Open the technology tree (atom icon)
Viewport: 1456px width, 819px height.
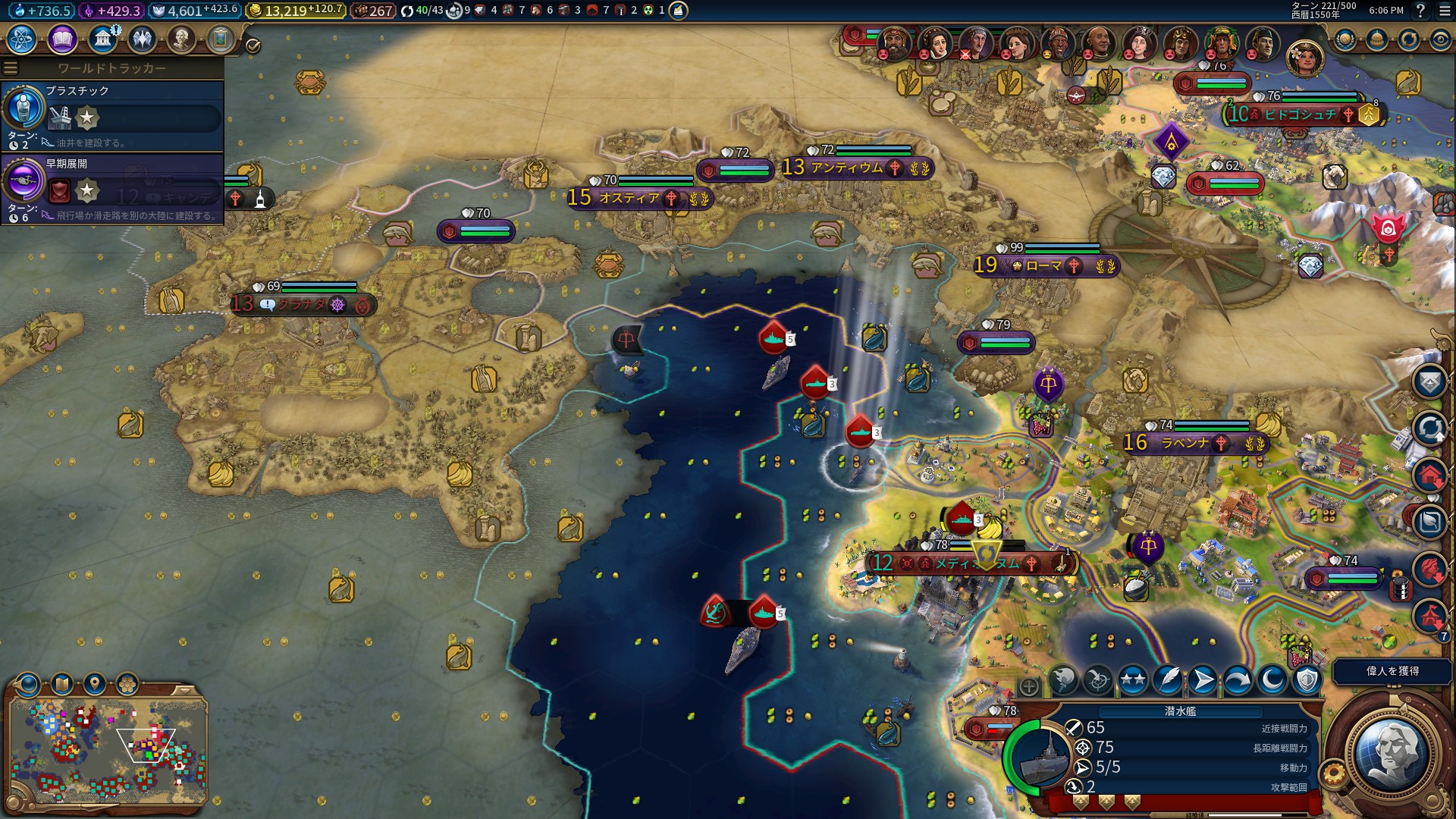click(22, 39)
